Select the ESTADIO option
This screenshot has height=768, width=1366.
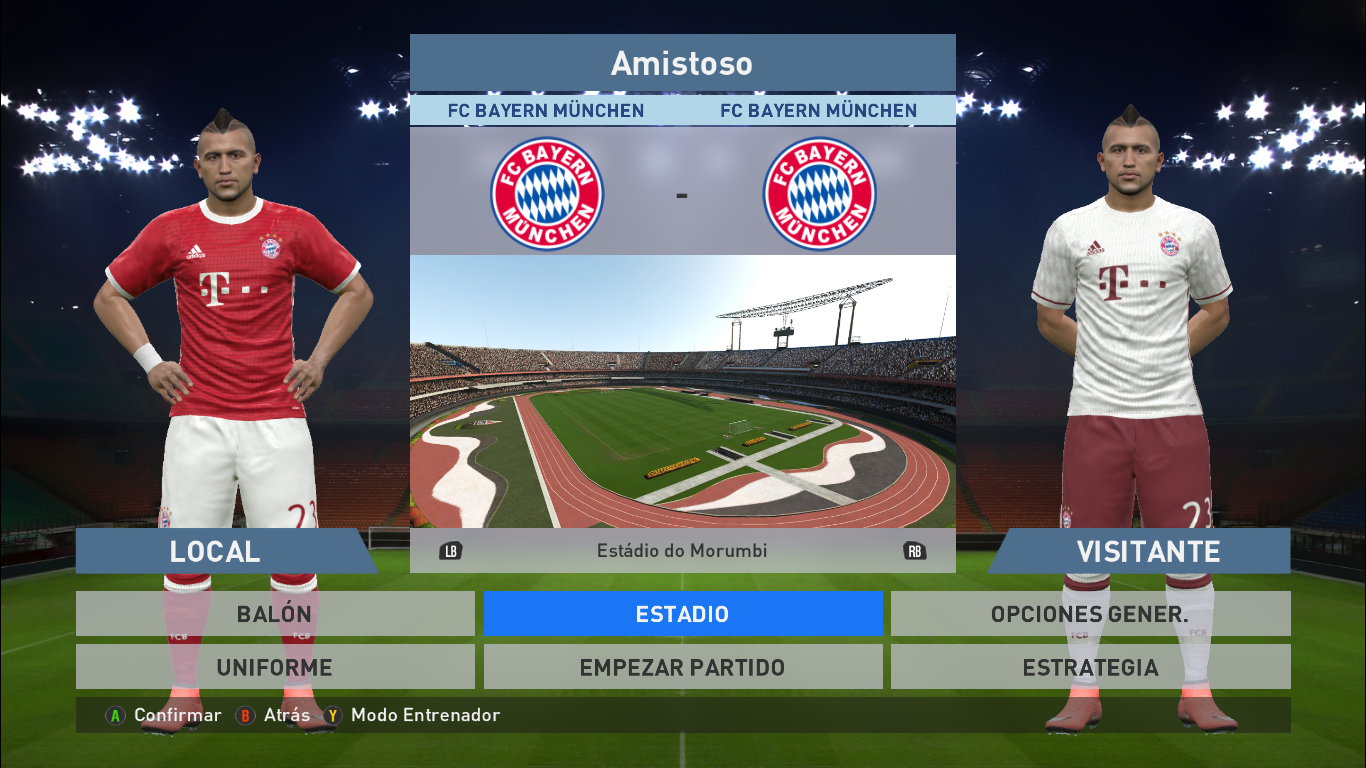point(683,613)
